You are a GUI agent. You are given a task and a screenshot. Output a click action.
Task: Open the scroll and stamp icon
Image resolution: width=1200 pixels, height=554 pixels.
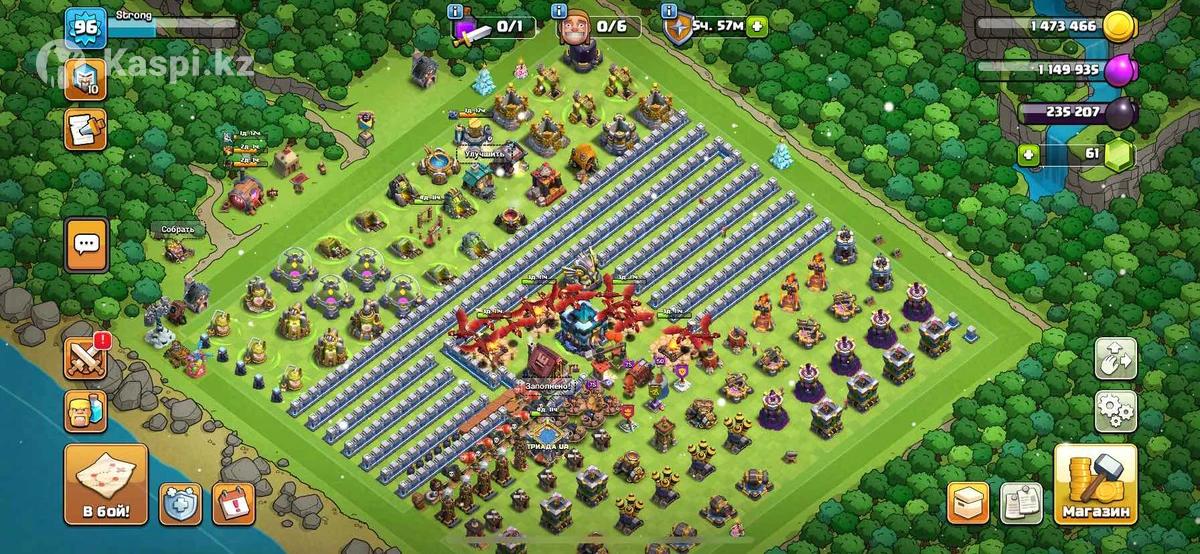85,129
